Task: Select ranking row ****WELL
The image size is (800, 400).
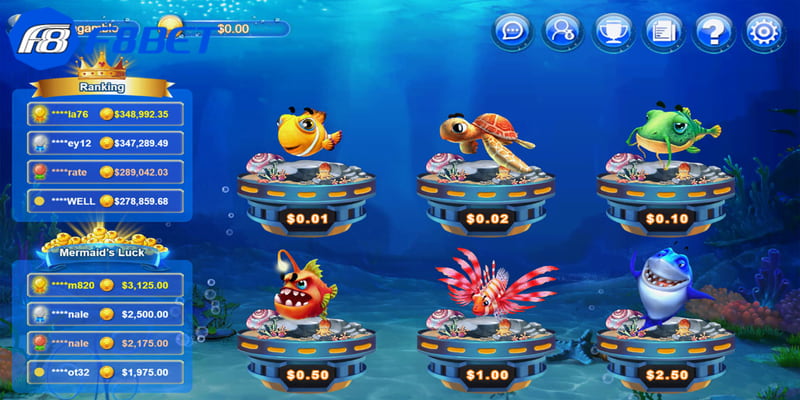Action: click(x=104, y=201)
